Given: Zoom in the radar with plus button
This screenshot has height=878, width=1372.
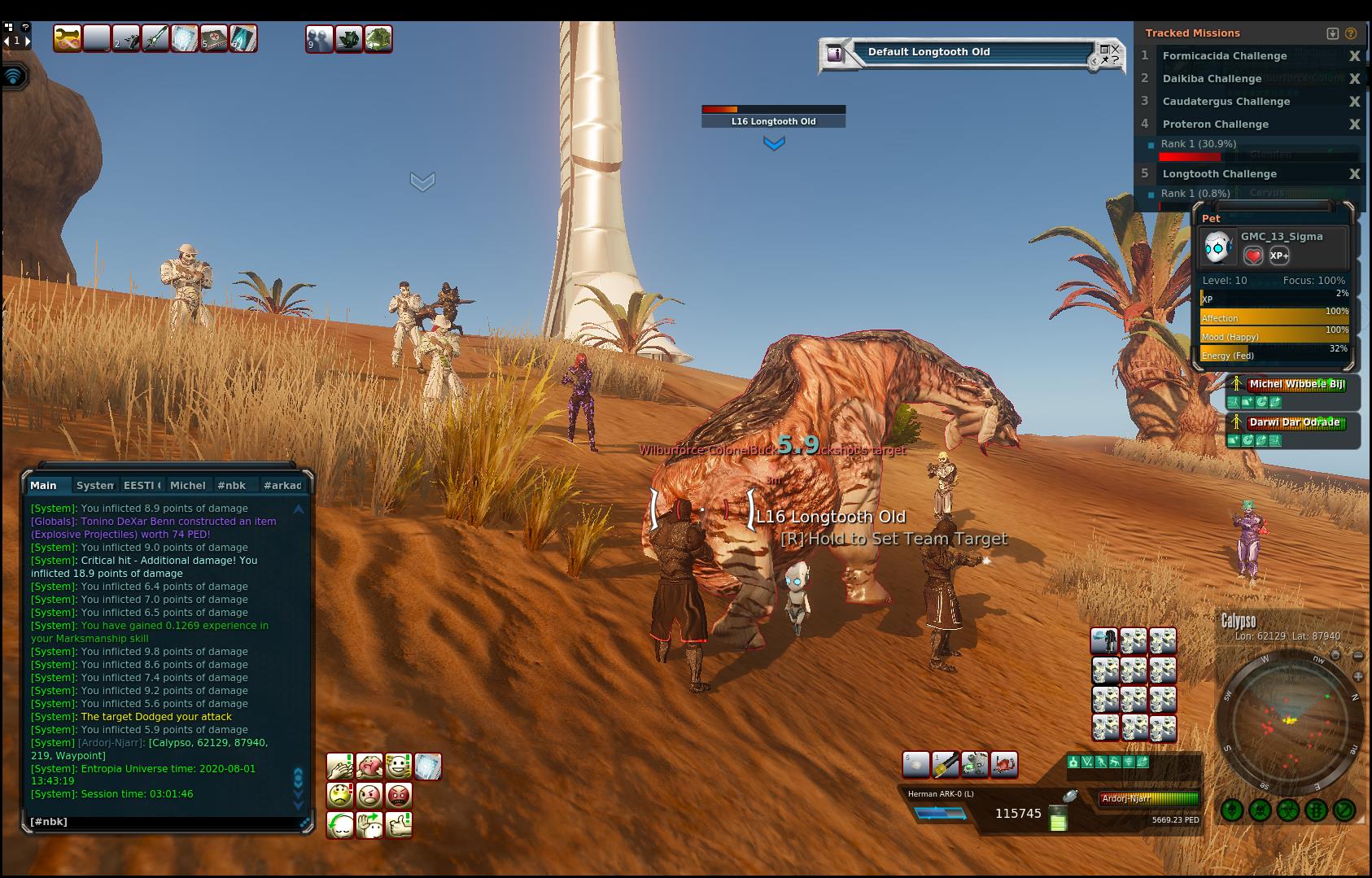Looking at the screenshot, I should click(1357, 676).
